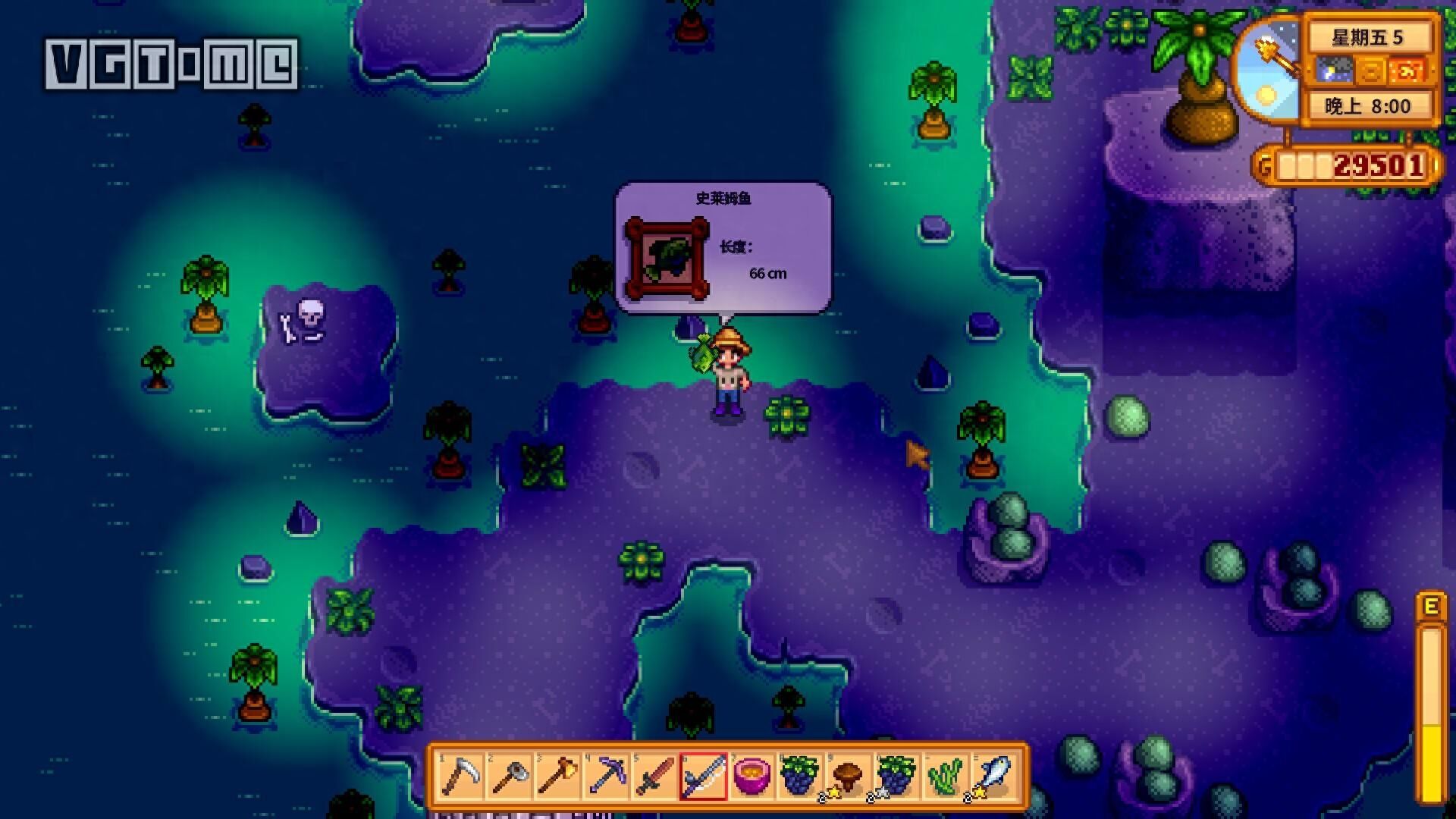1456x819 pixels.
Task: Switch to the purple pickaxe
Action: 607,777
